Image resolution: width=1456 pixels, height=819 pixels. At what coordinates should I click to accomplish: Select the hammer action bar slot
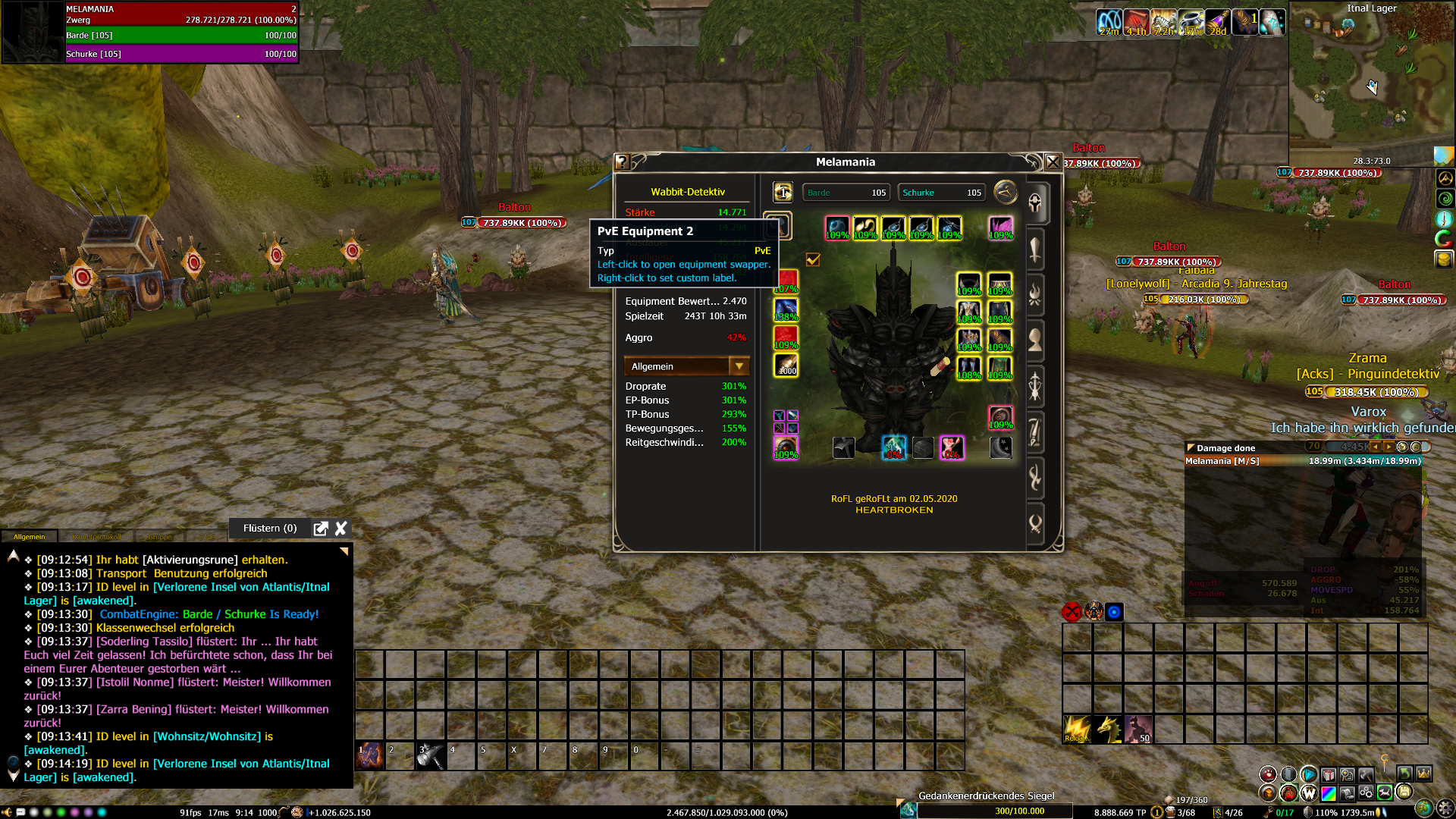(x=431, y=755)
